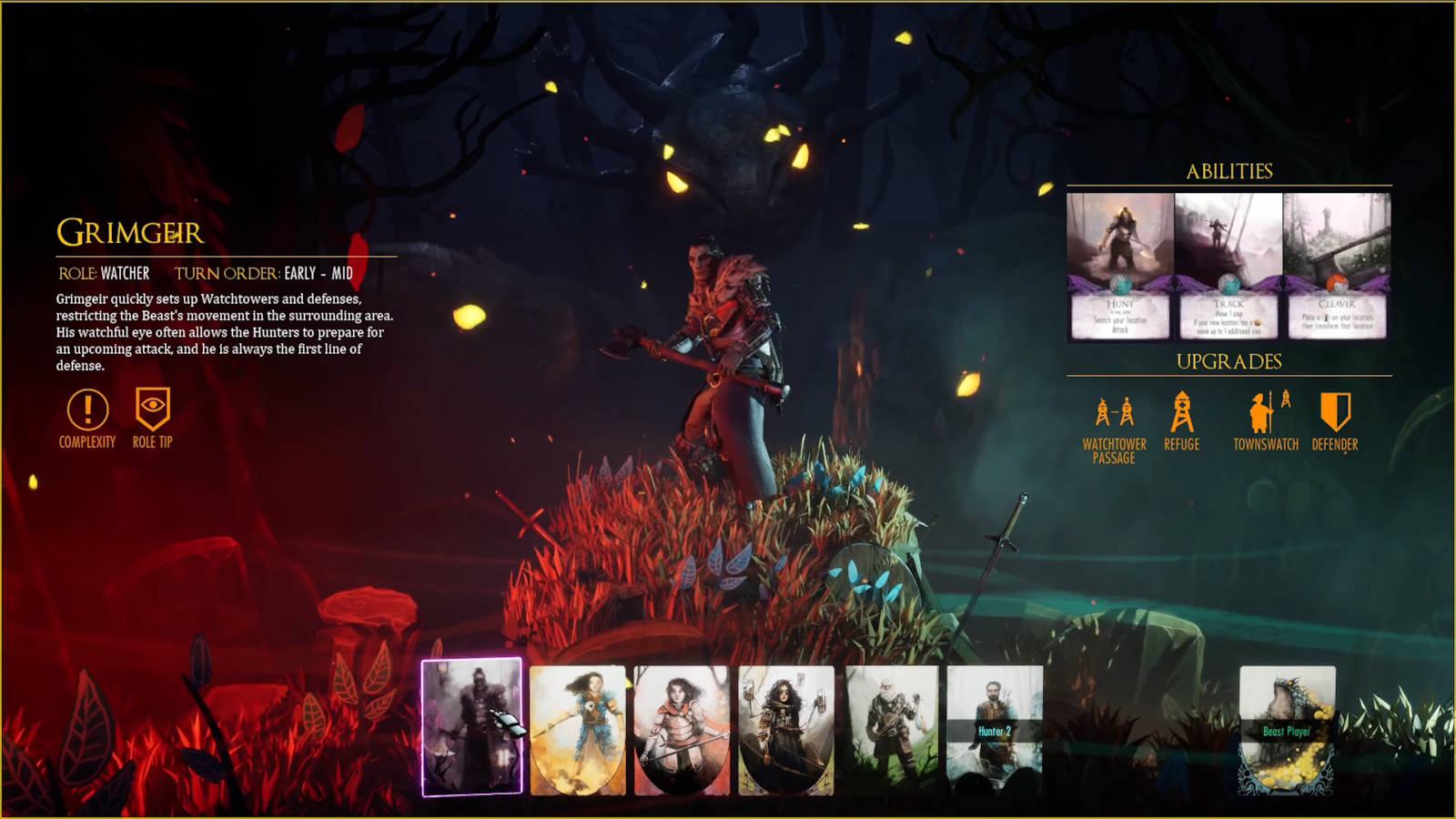Select the red-caped armored huntress card
Viewport: 1456px width, 819px height.
point(682,730)
